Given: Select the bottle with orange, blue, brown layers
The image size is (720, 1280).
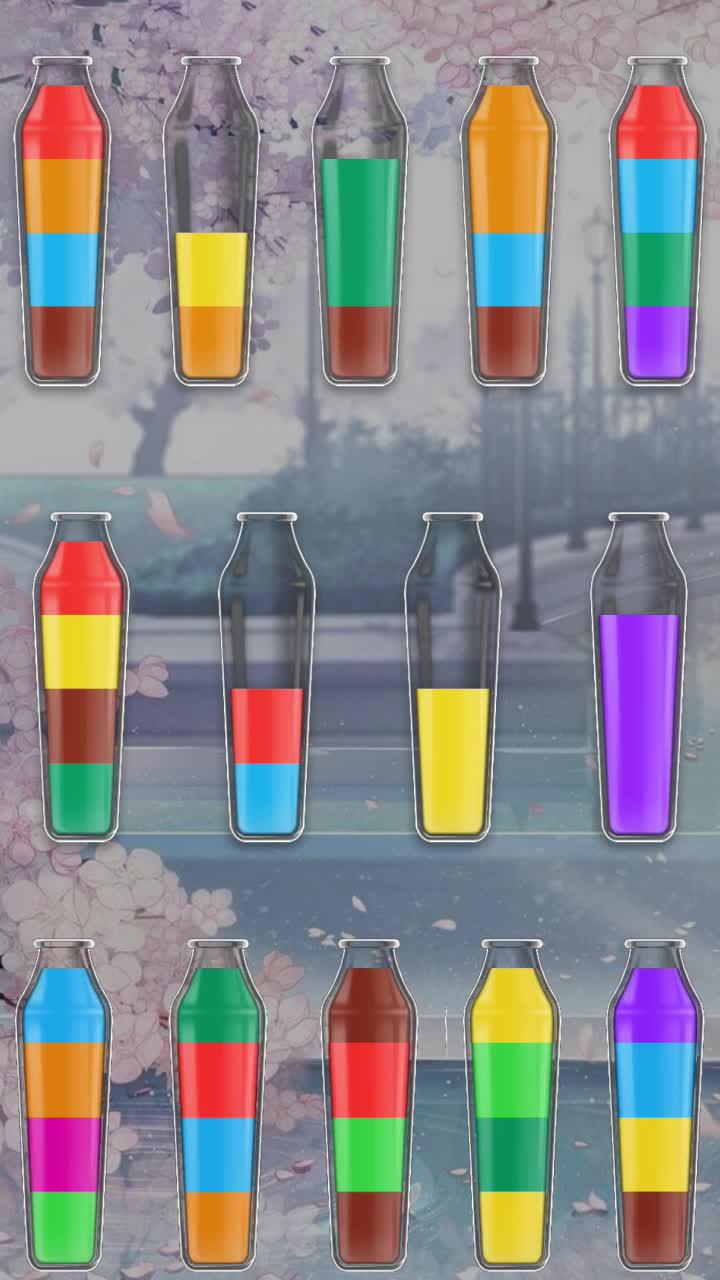Looking at the screenshot, I should 508,230.
